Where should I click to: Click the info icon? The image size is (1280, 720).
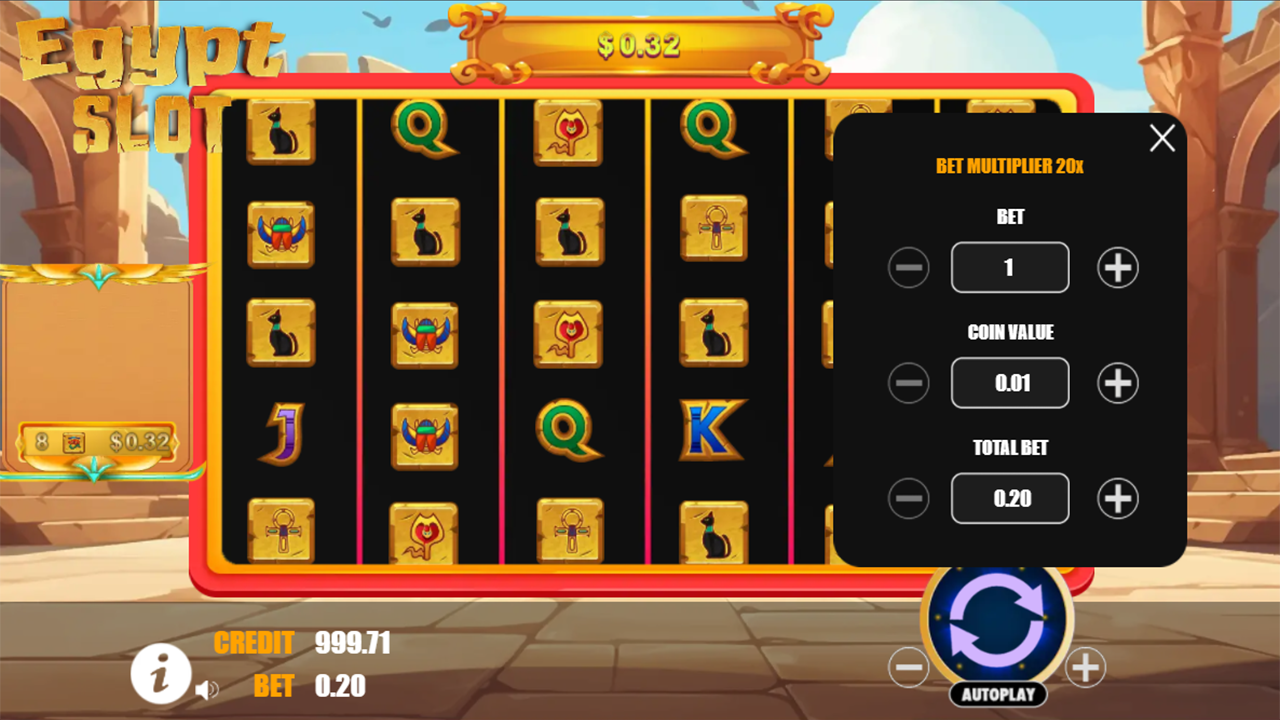click(x=160, y=674)
